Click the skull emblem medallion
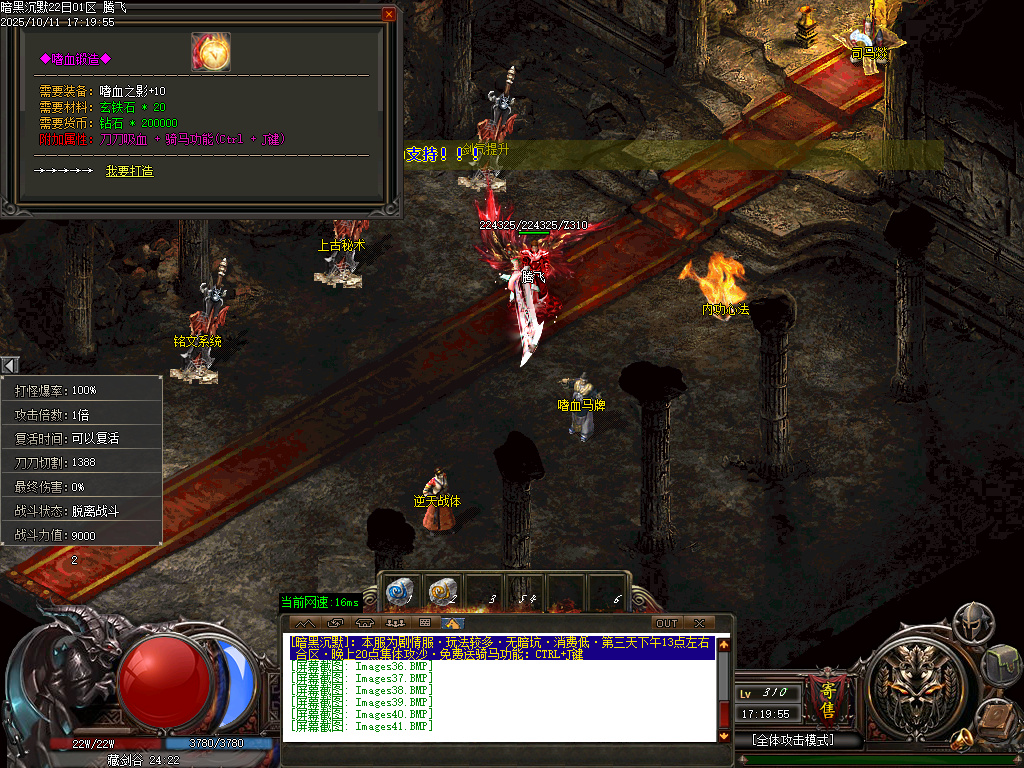 (915, 689)
